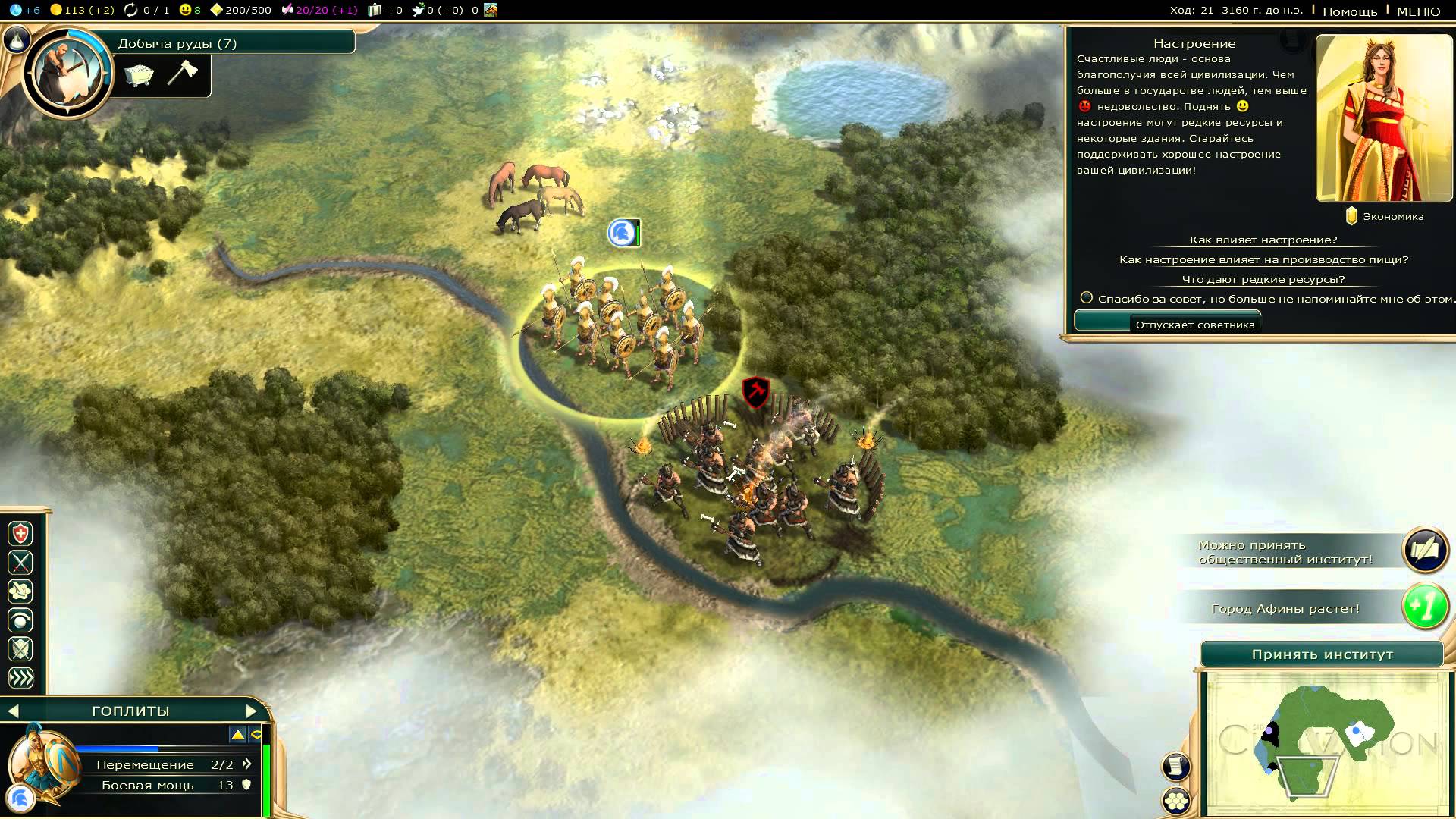Select the previous unit with left arrow
1456x819 pixels.
[13, 711]
